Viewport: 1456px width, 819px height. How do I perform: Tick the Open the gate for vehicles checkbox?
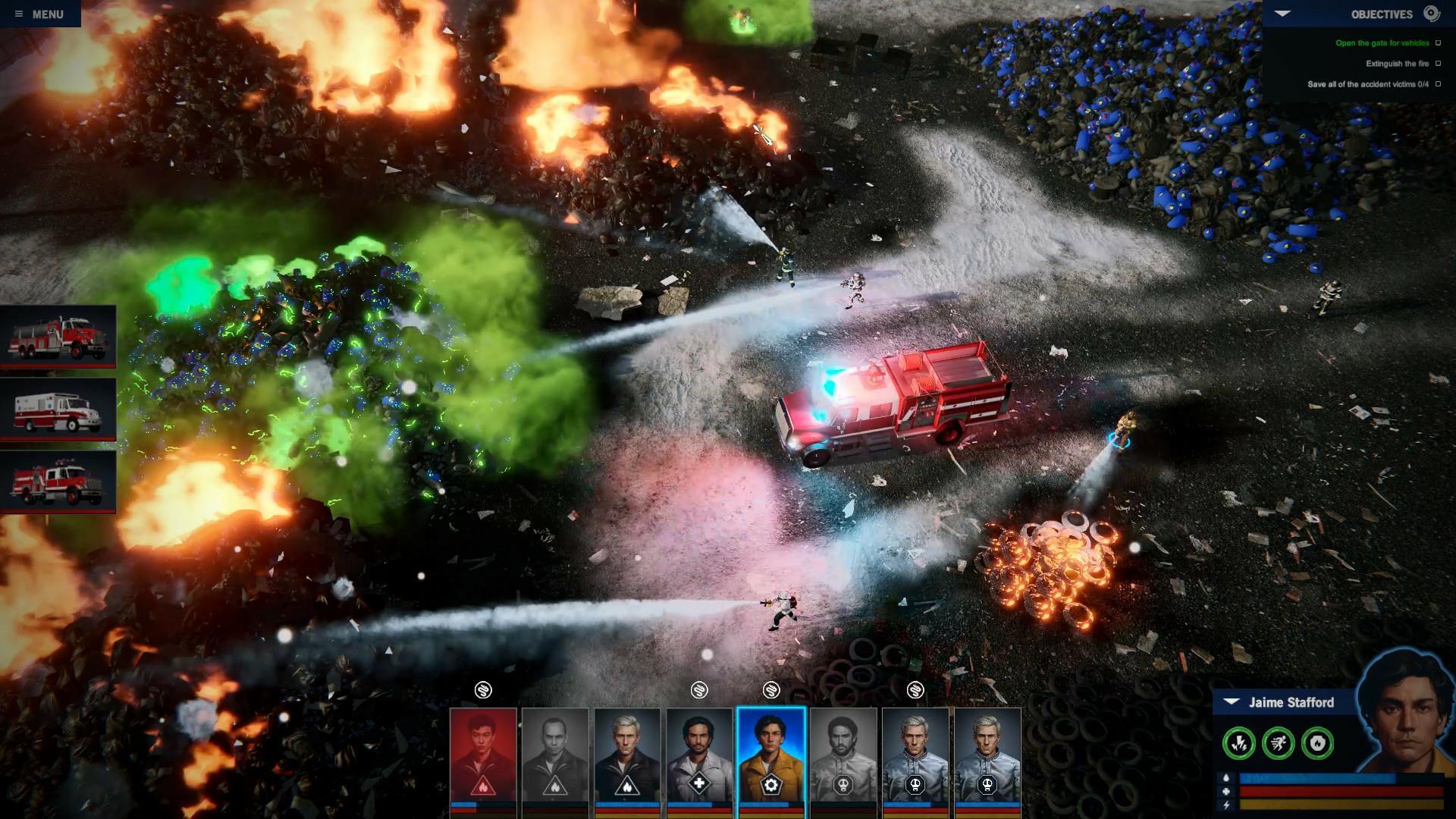click(1439, 43)
